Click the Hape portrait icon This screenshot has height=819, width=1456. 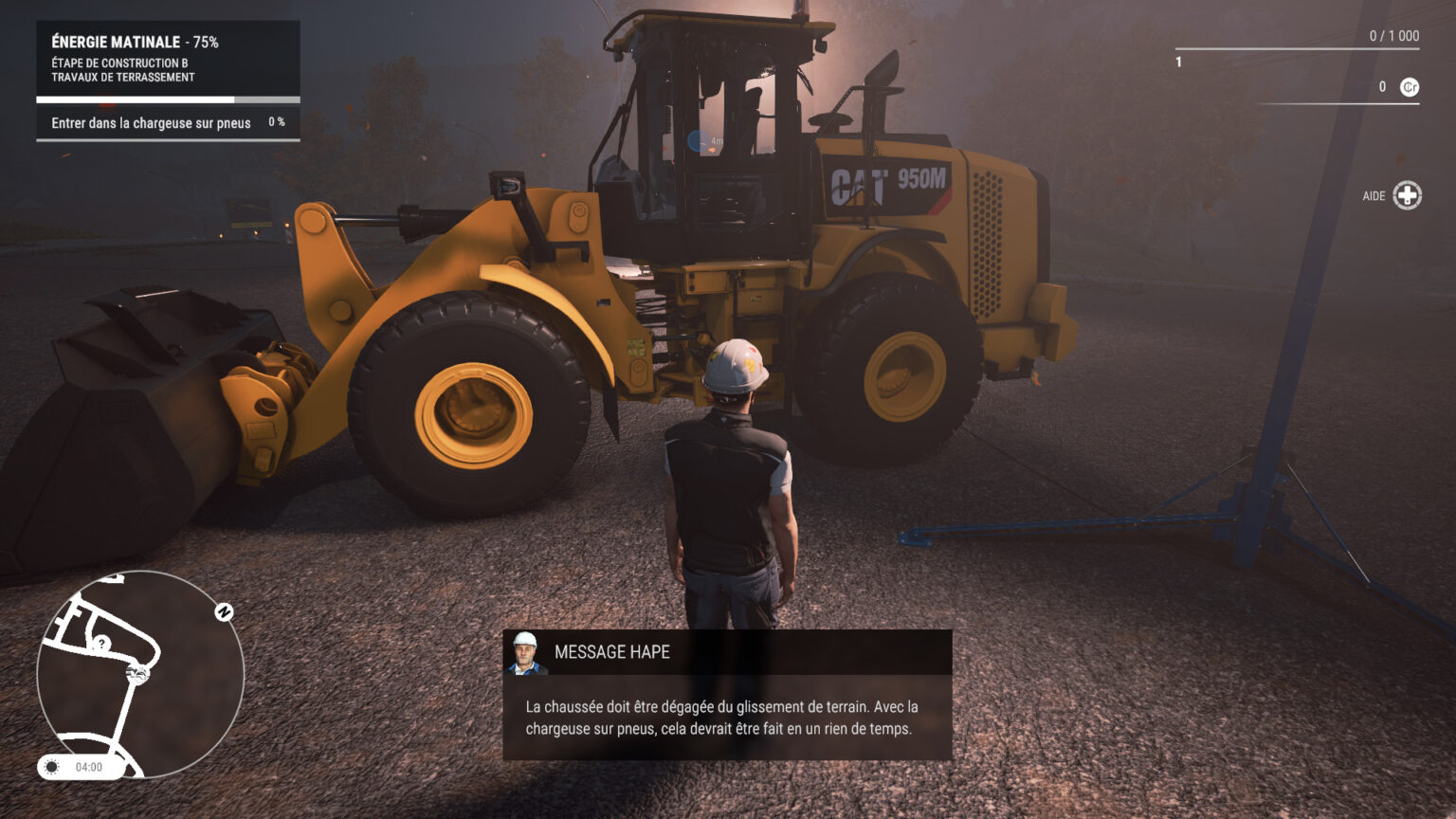coord(525,653)
